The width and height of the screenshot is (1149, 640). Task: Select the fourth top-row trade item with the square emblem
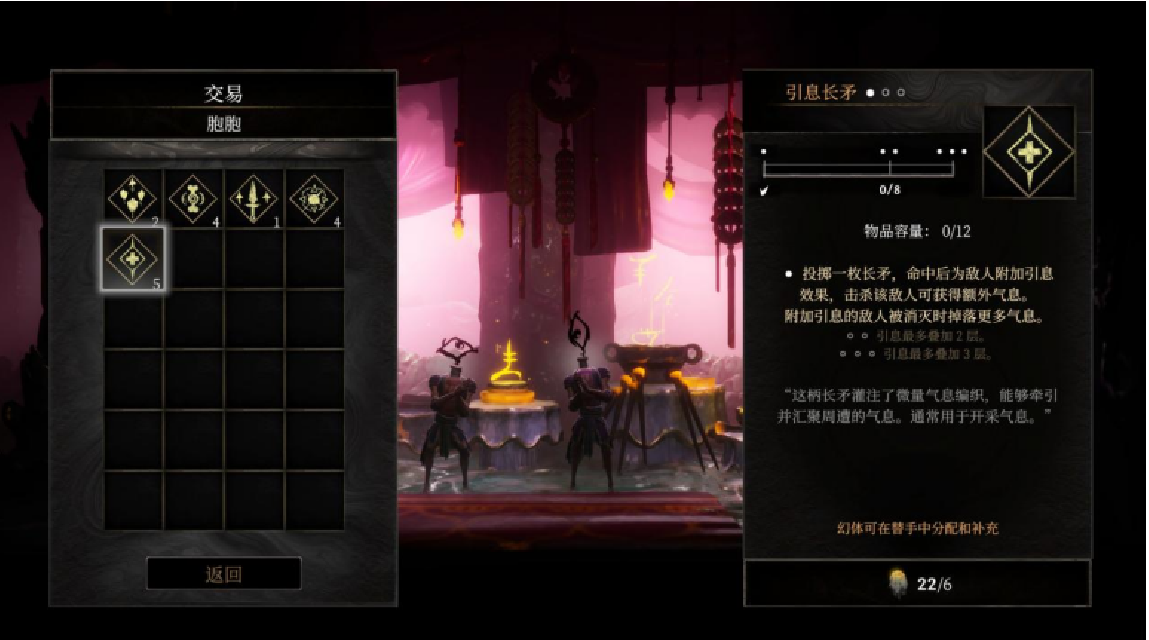pyautogui.click(x=314, y=198)
